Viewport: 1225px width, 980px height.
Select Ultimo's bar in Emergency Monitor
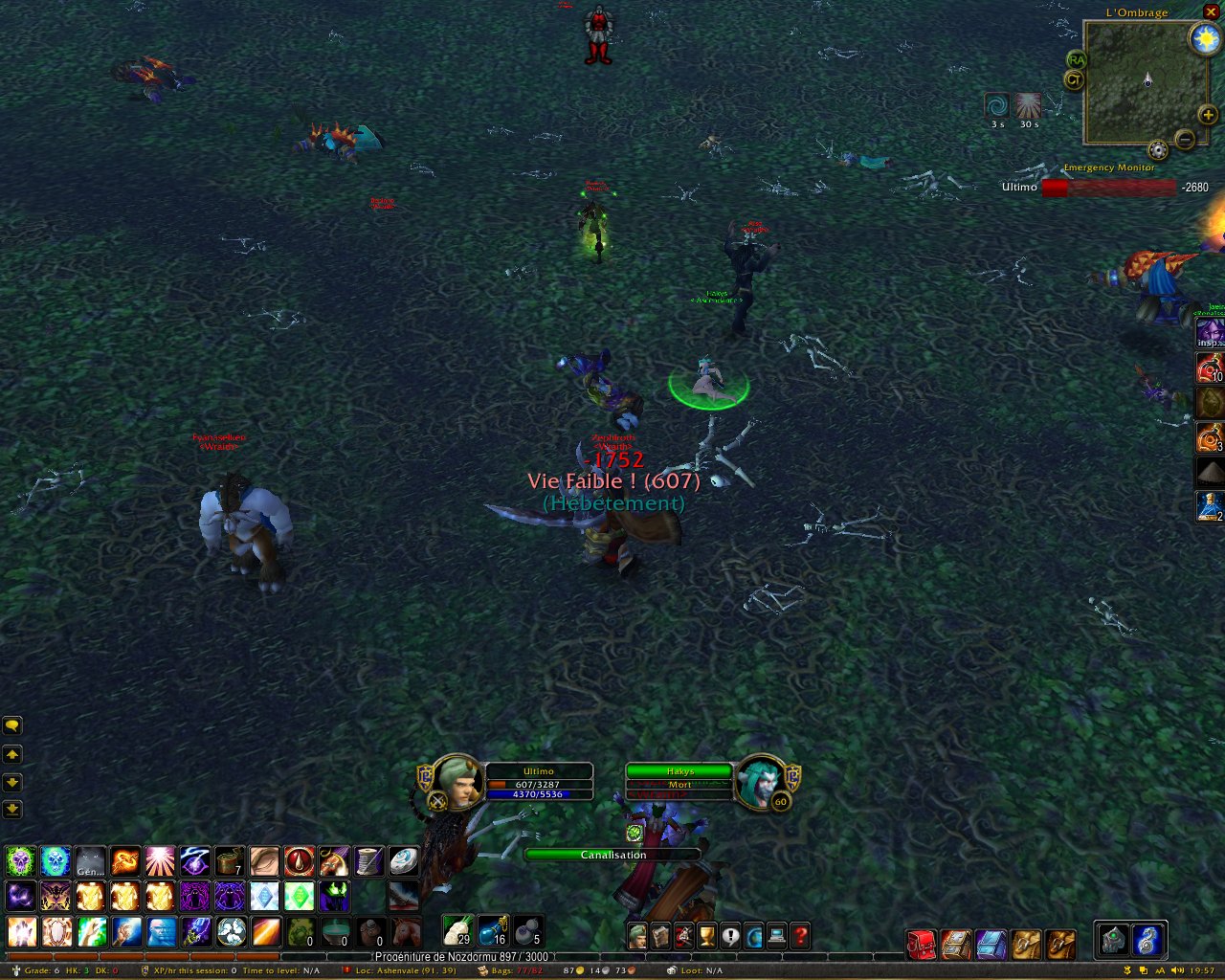click(x=1108, y=188)
